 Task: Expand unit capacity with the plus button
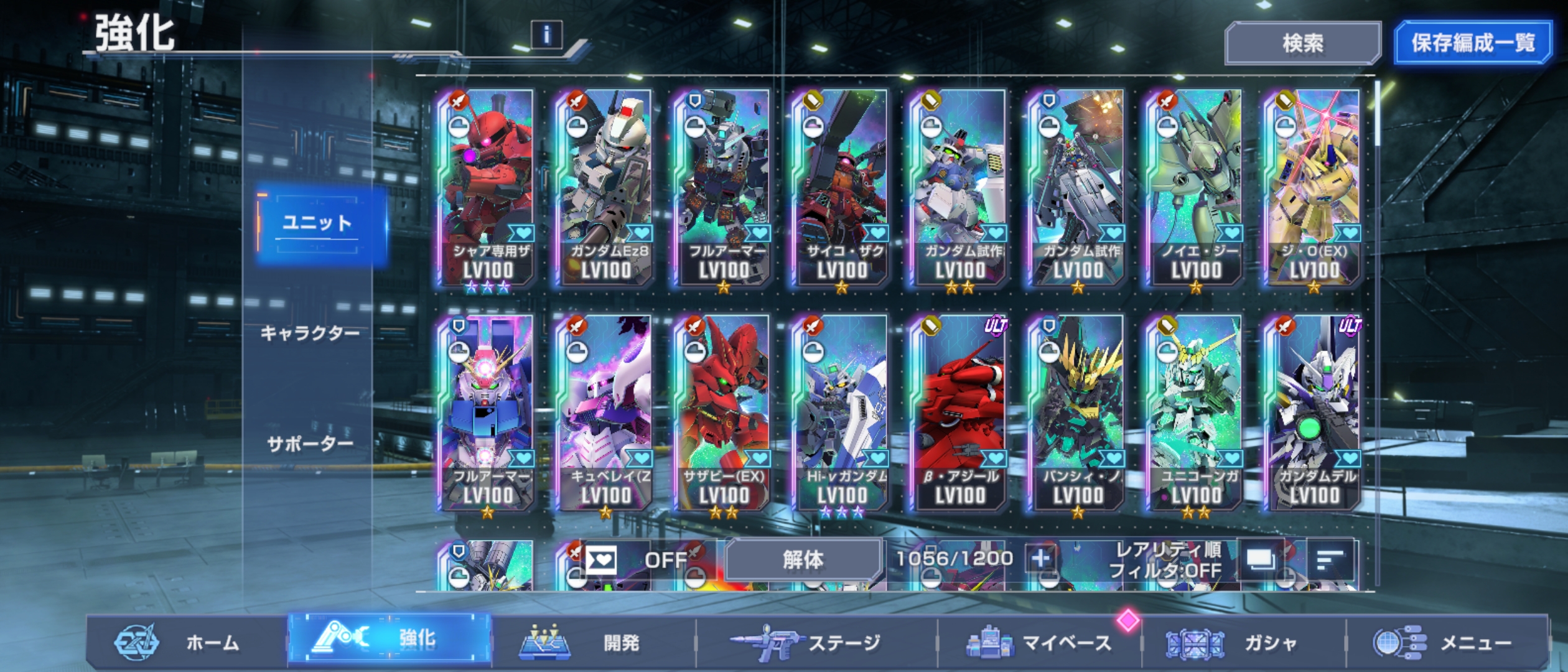pos(1040,559)
